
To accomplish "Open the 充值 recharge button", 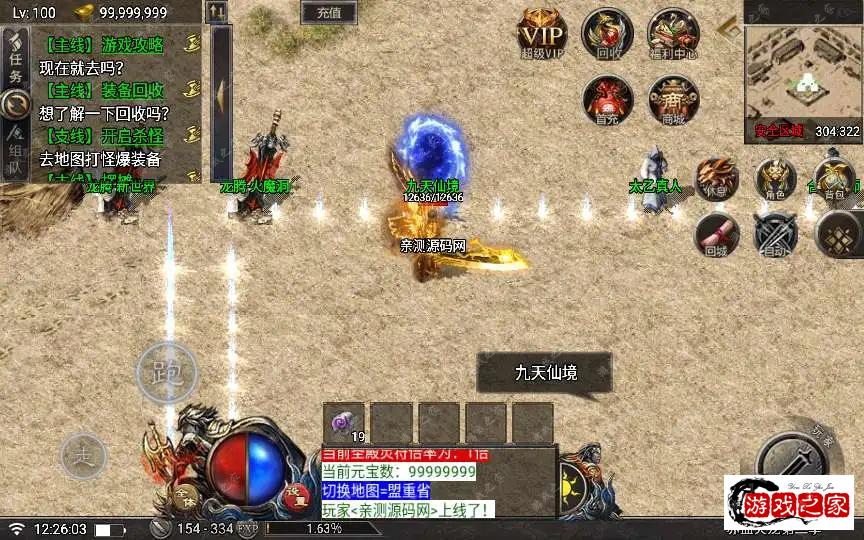I will tap(328, 13).
